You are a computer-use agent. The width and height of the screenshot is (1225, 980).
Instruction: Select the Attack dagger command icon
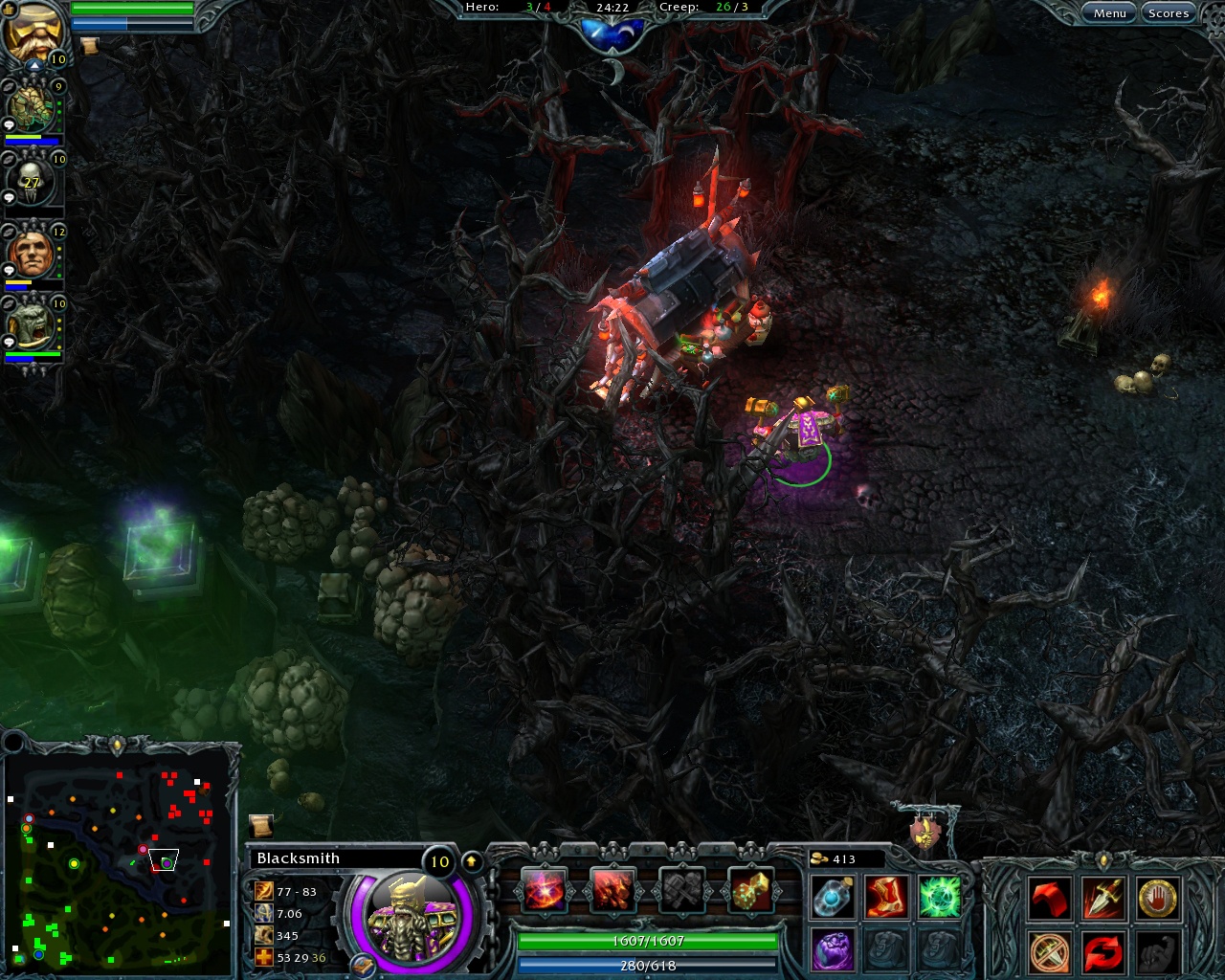pos(1103,898)
